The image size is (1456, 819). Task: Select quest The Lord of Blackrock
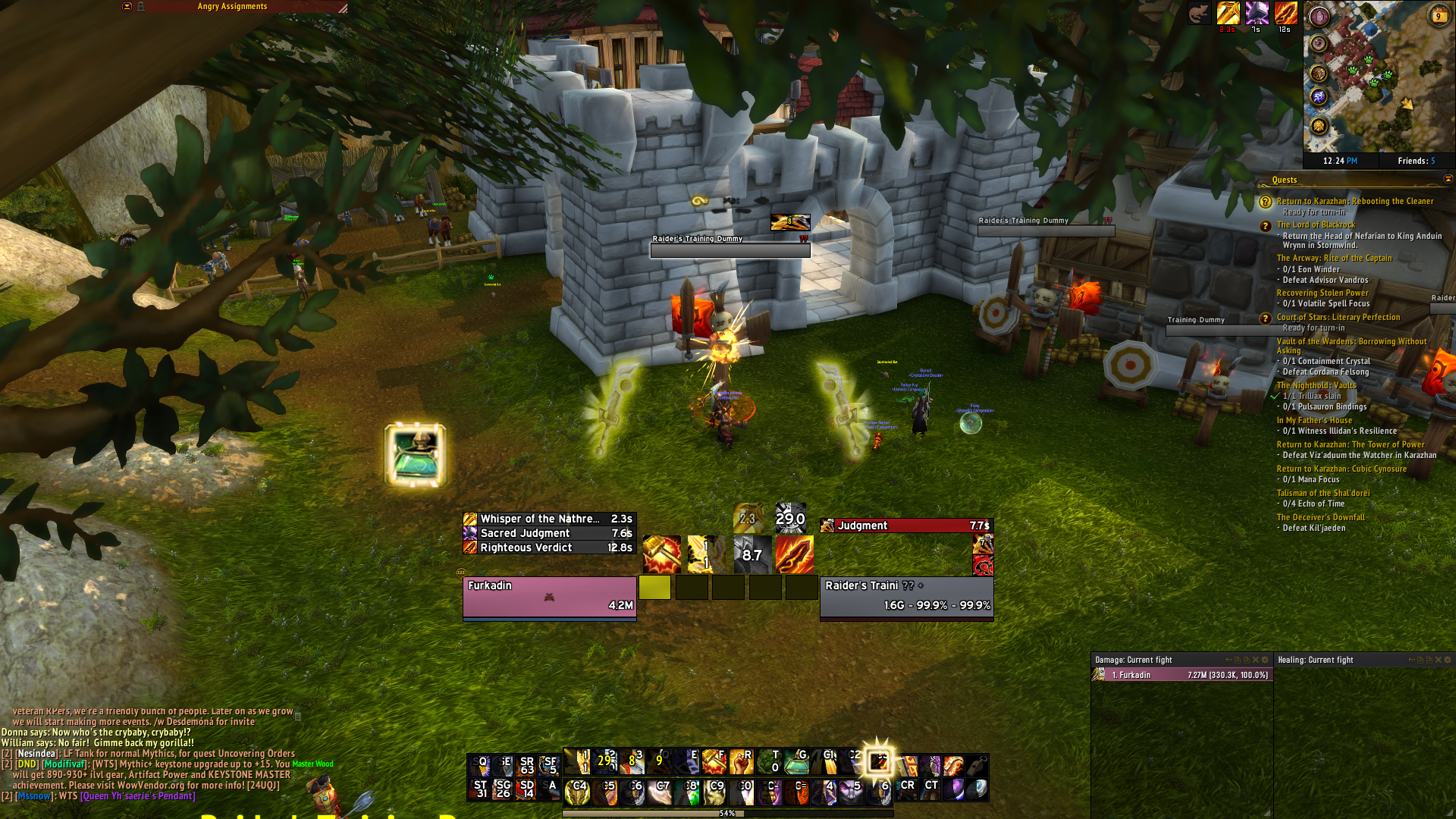tap(1315, 224)
